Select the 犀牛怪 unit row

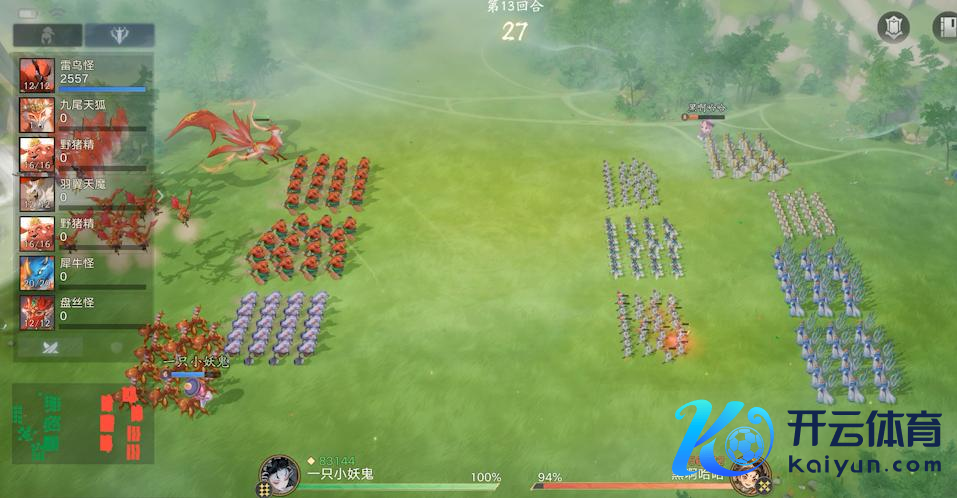tap(84, 272)
